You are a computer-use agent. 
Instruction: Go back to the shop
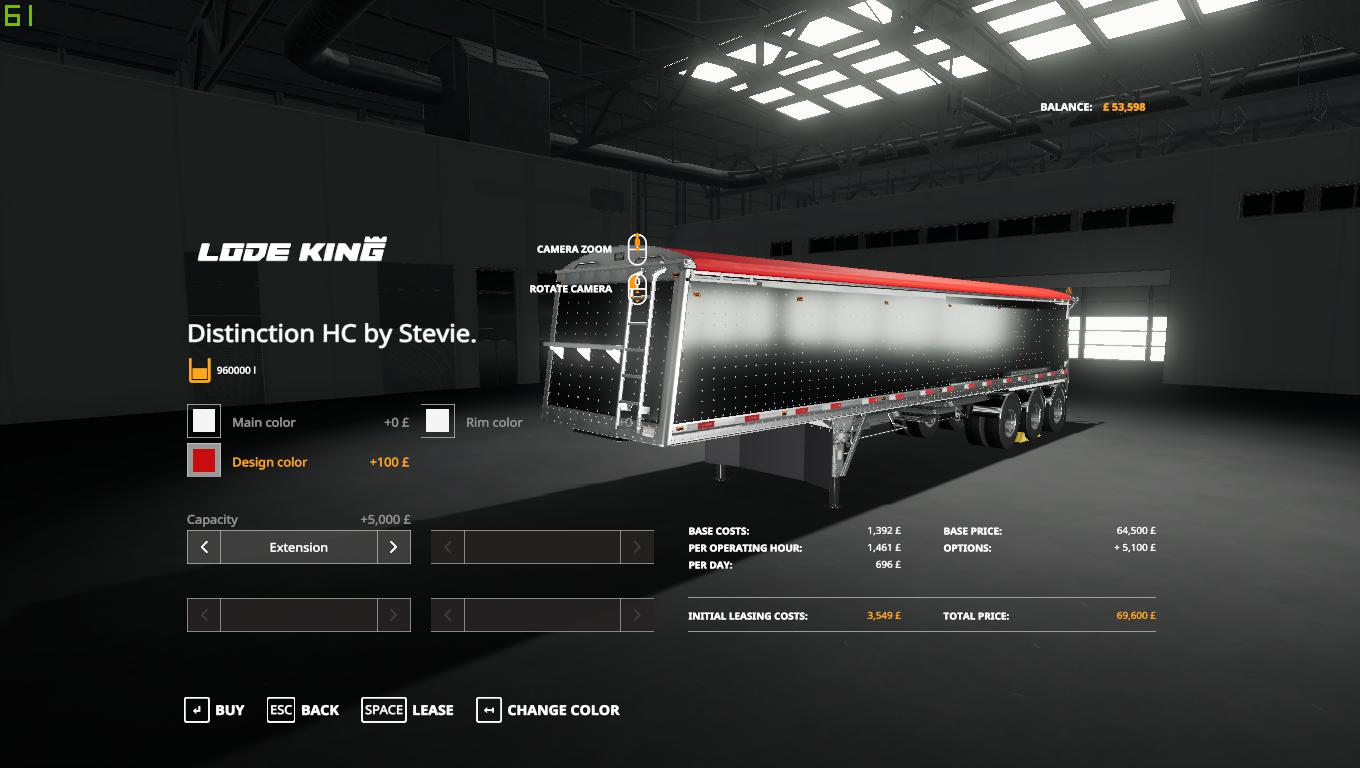[x=303, y=710]
